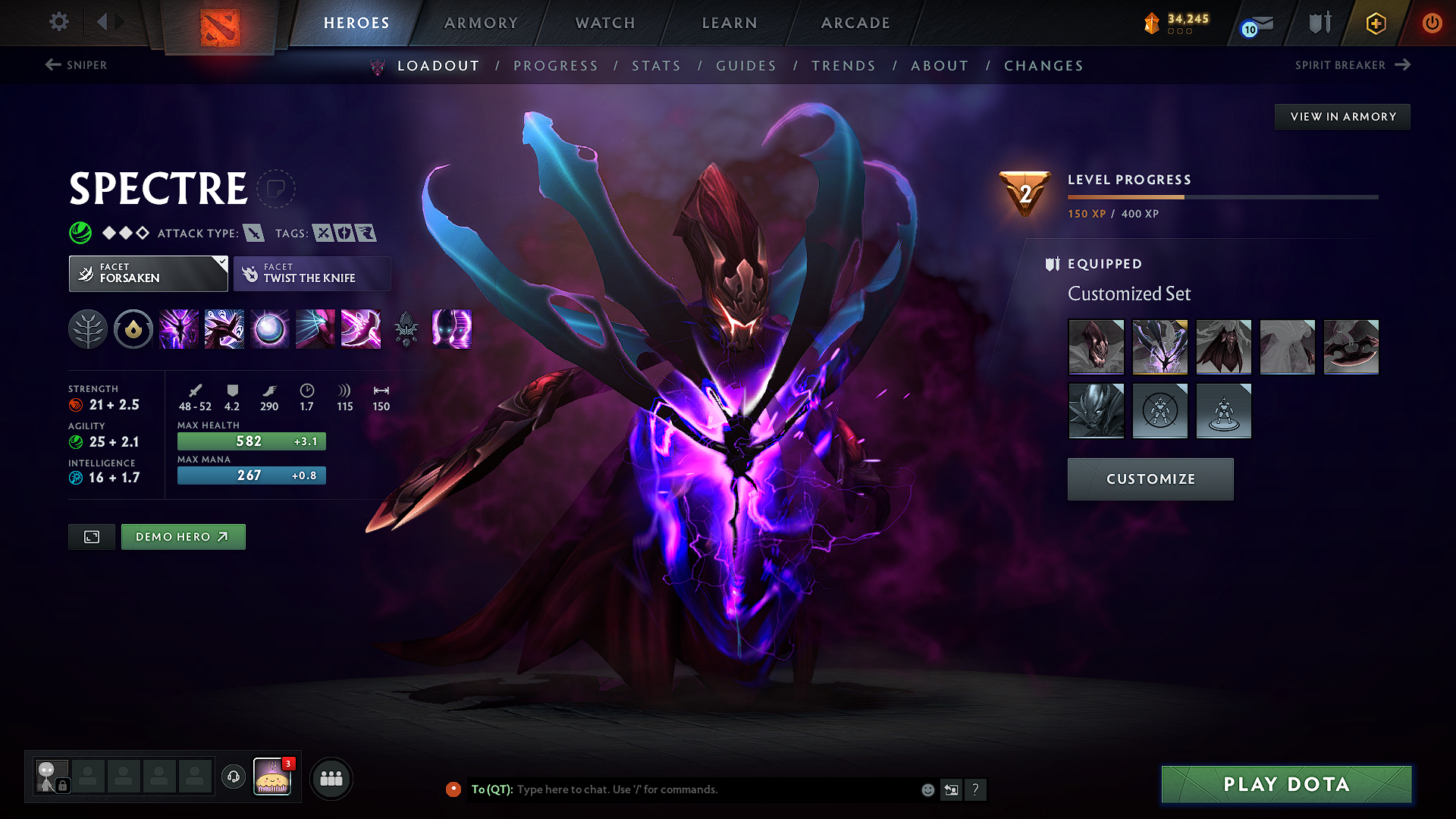
Task: Click the Dispersion orb ability icon
Action: tap(269, 329)
